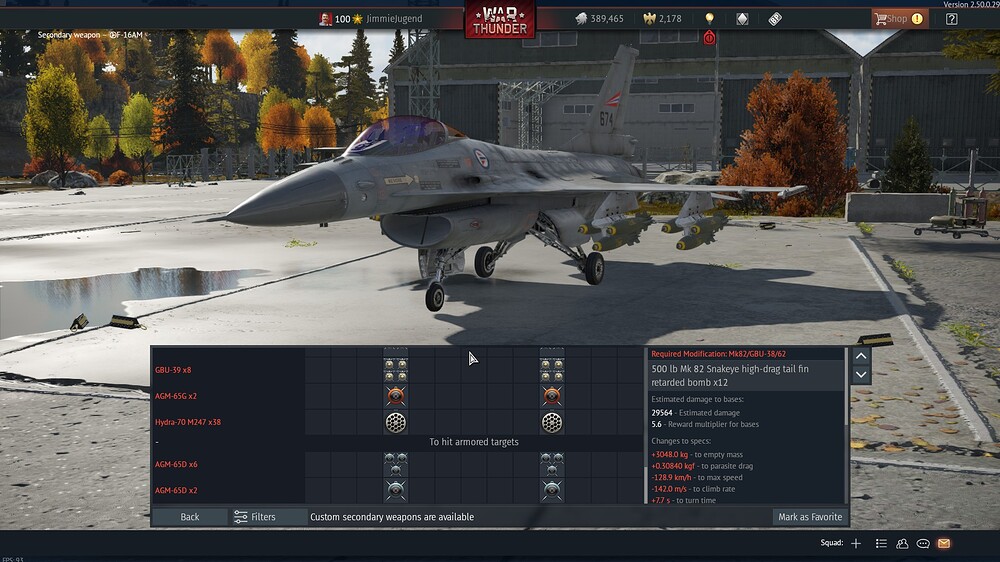The width and height of the screenshot is (1000, 562).
Task: Click the down arrow beside the weapon description
Action: click(861, 375)
